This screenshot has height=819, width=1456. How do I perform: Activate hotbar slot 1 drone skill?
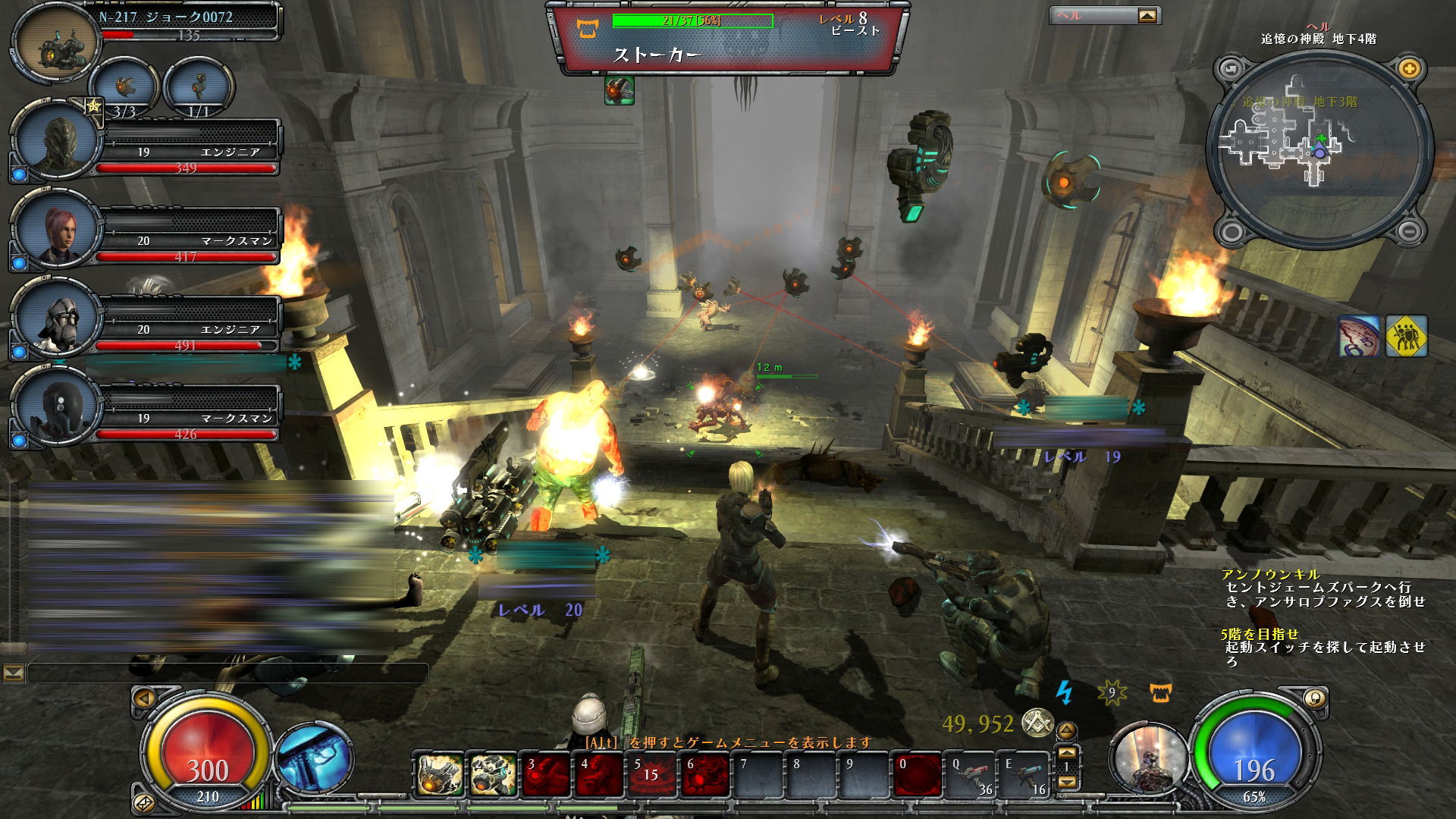(x=440, y=775)
